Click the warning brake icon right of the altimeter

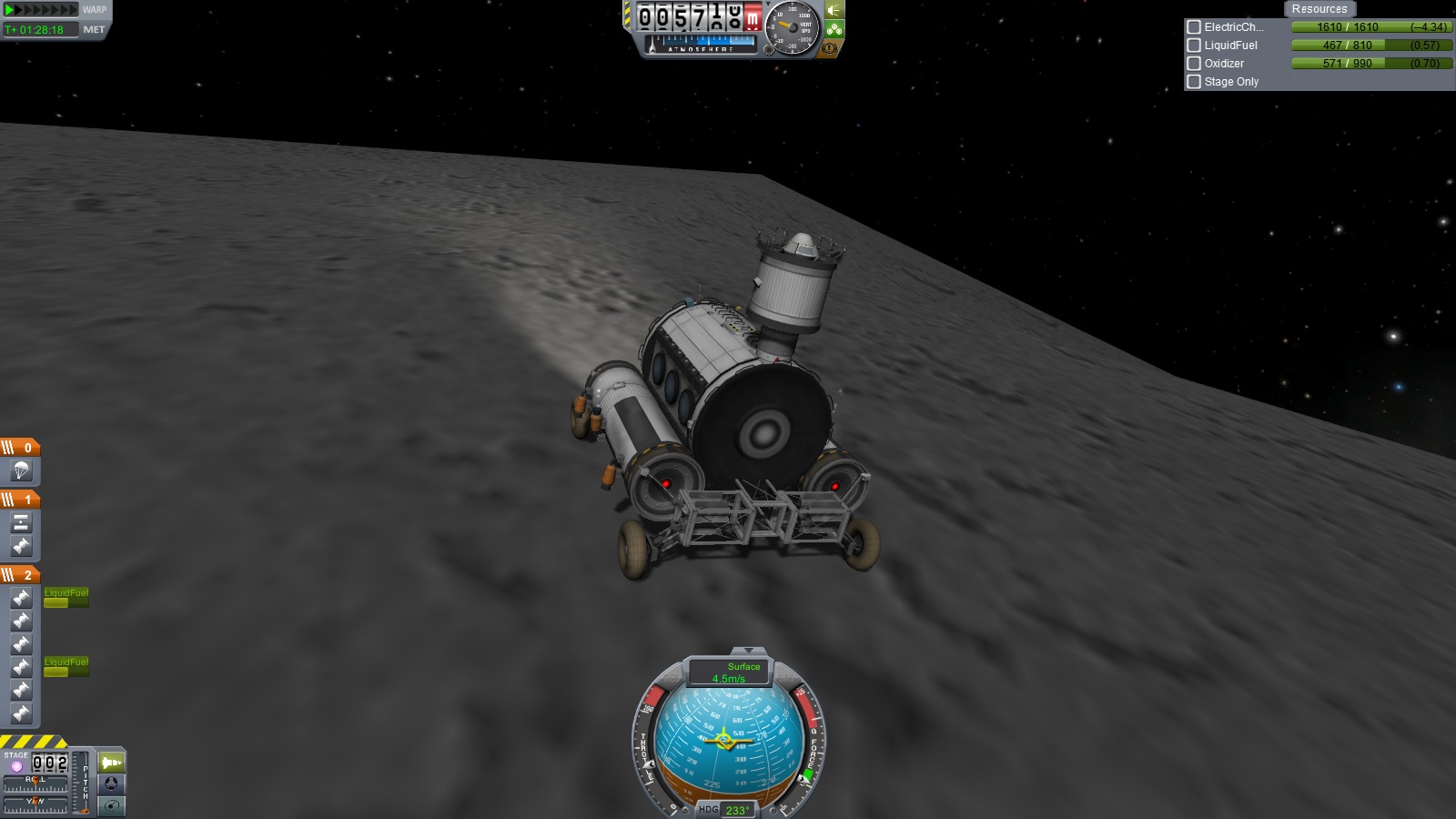click(831, 49)
